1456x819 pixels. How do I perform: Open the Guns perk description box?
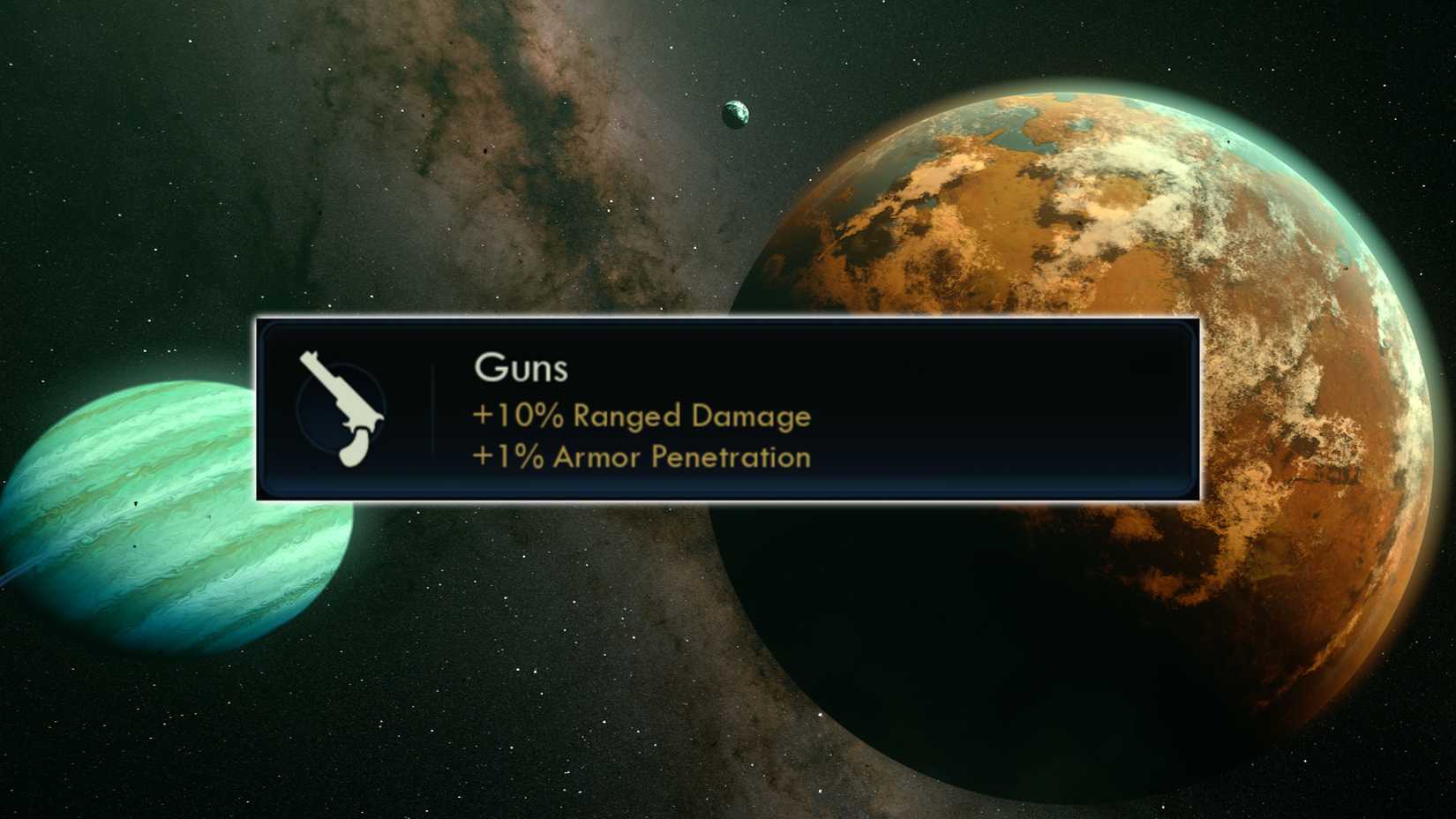coord(726,409)
